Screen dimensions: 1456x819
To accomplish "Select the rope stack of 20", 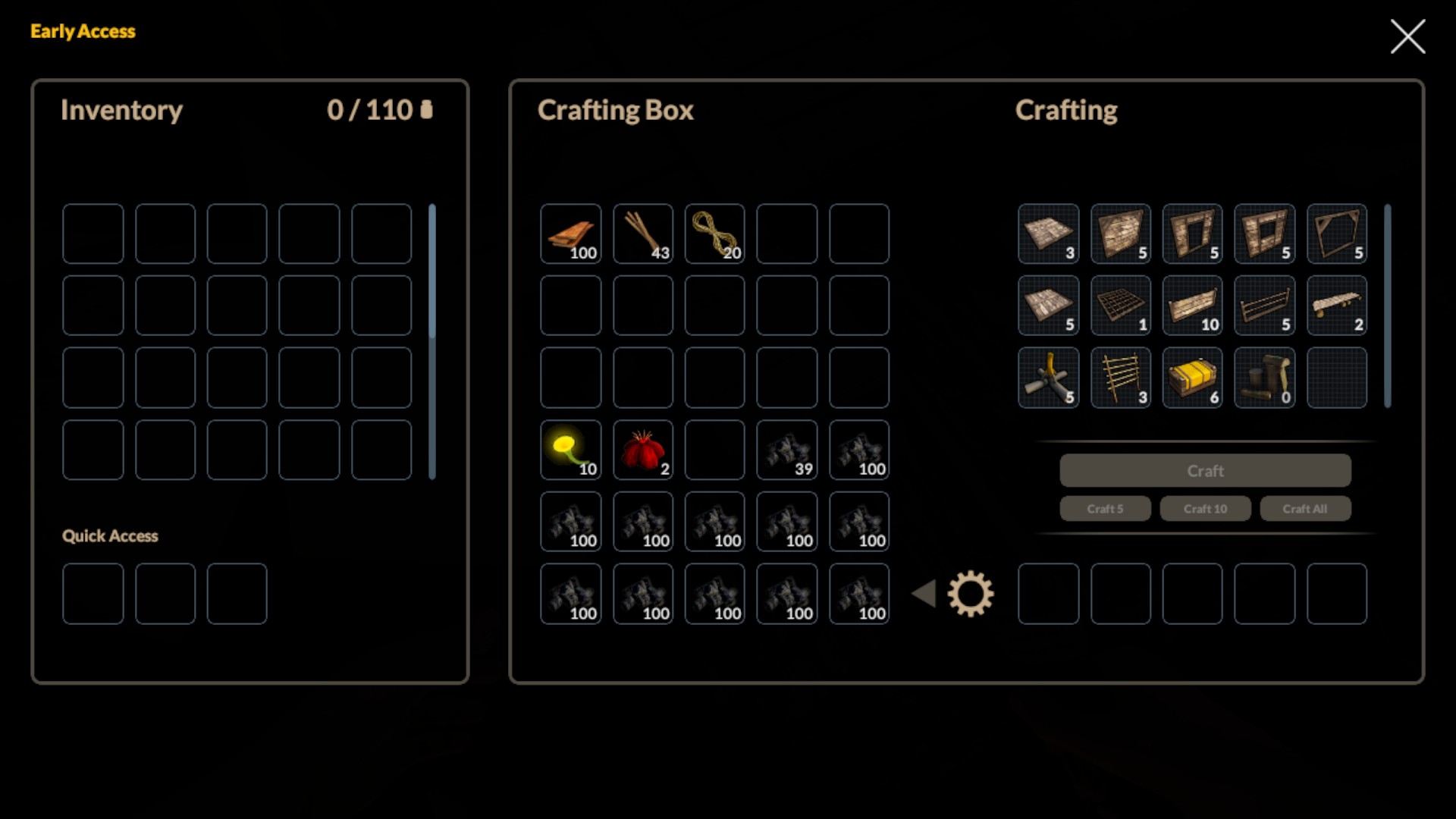I will tap(715, 234).
